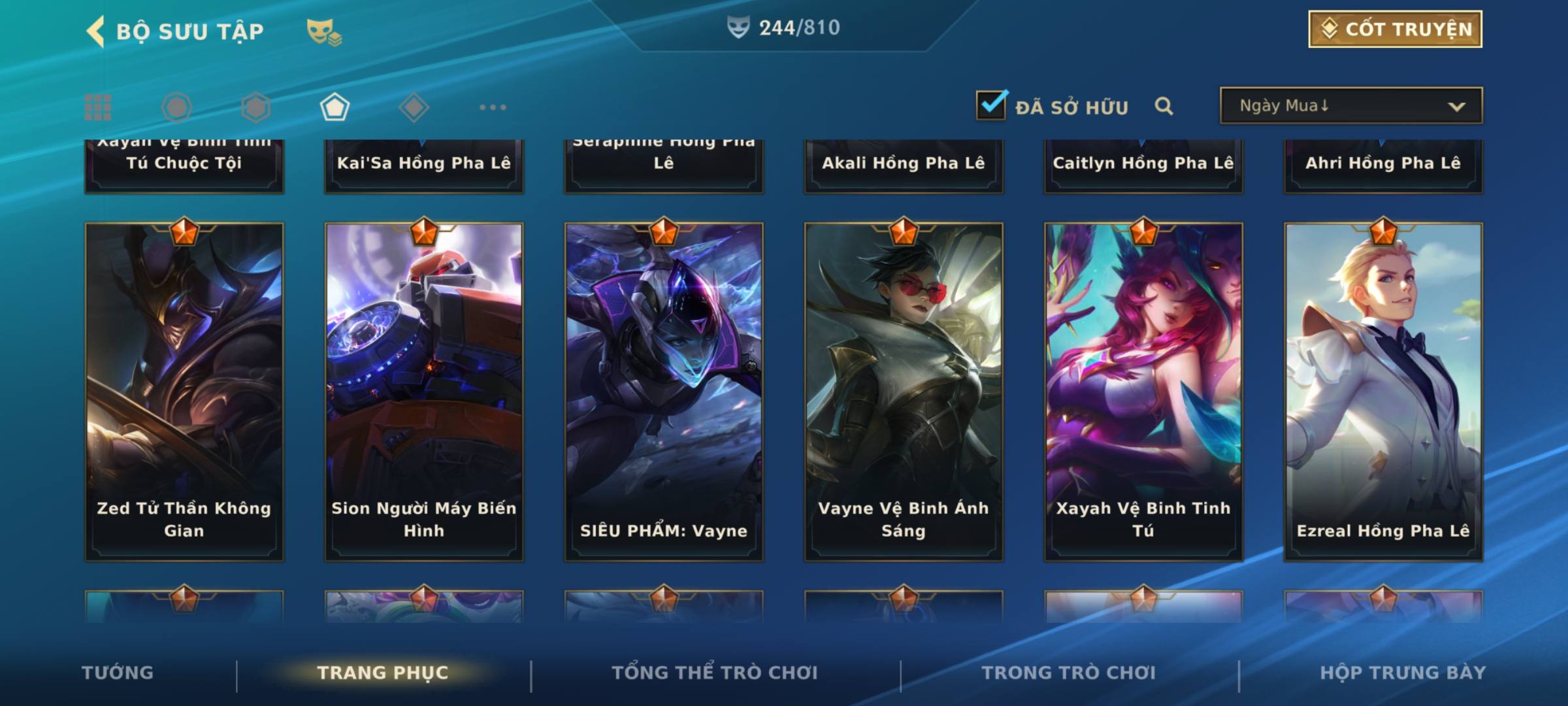Select the all-skins grid filter icon
1568x706 pixels.
(x=98, y=107)
